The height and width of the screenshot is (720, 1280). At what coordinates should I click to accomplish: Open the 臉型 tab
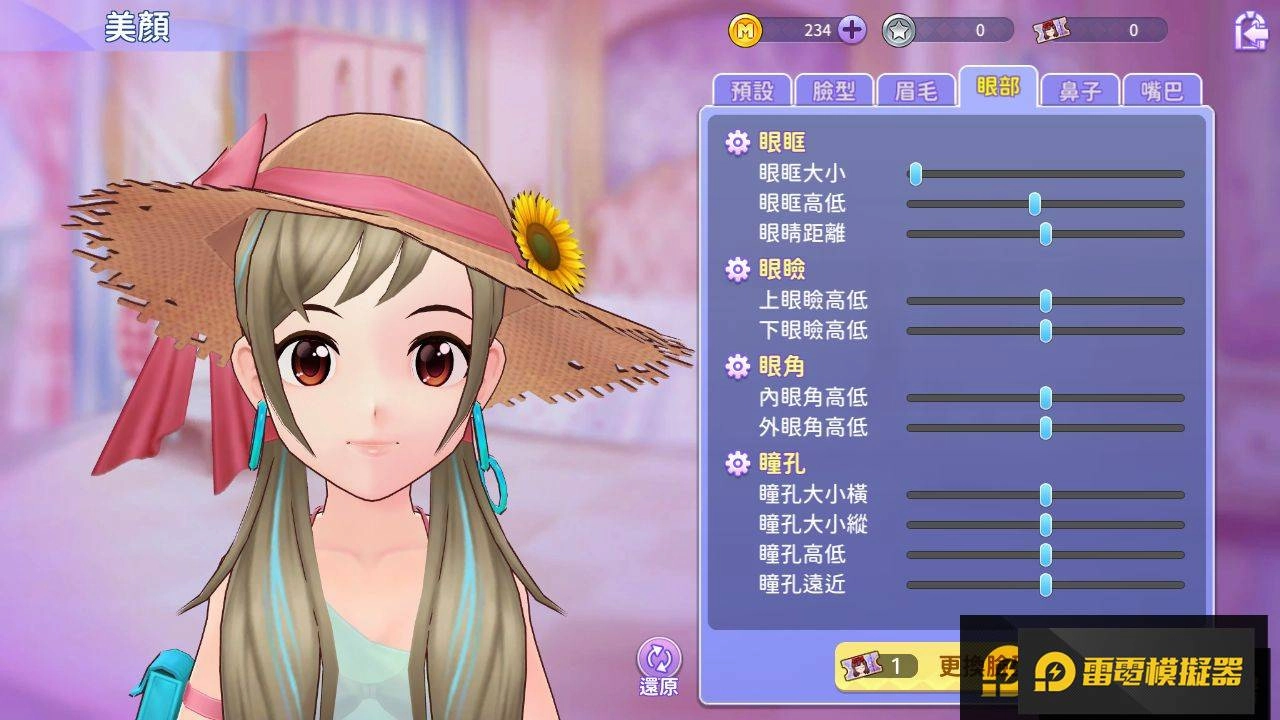[834, 91]
